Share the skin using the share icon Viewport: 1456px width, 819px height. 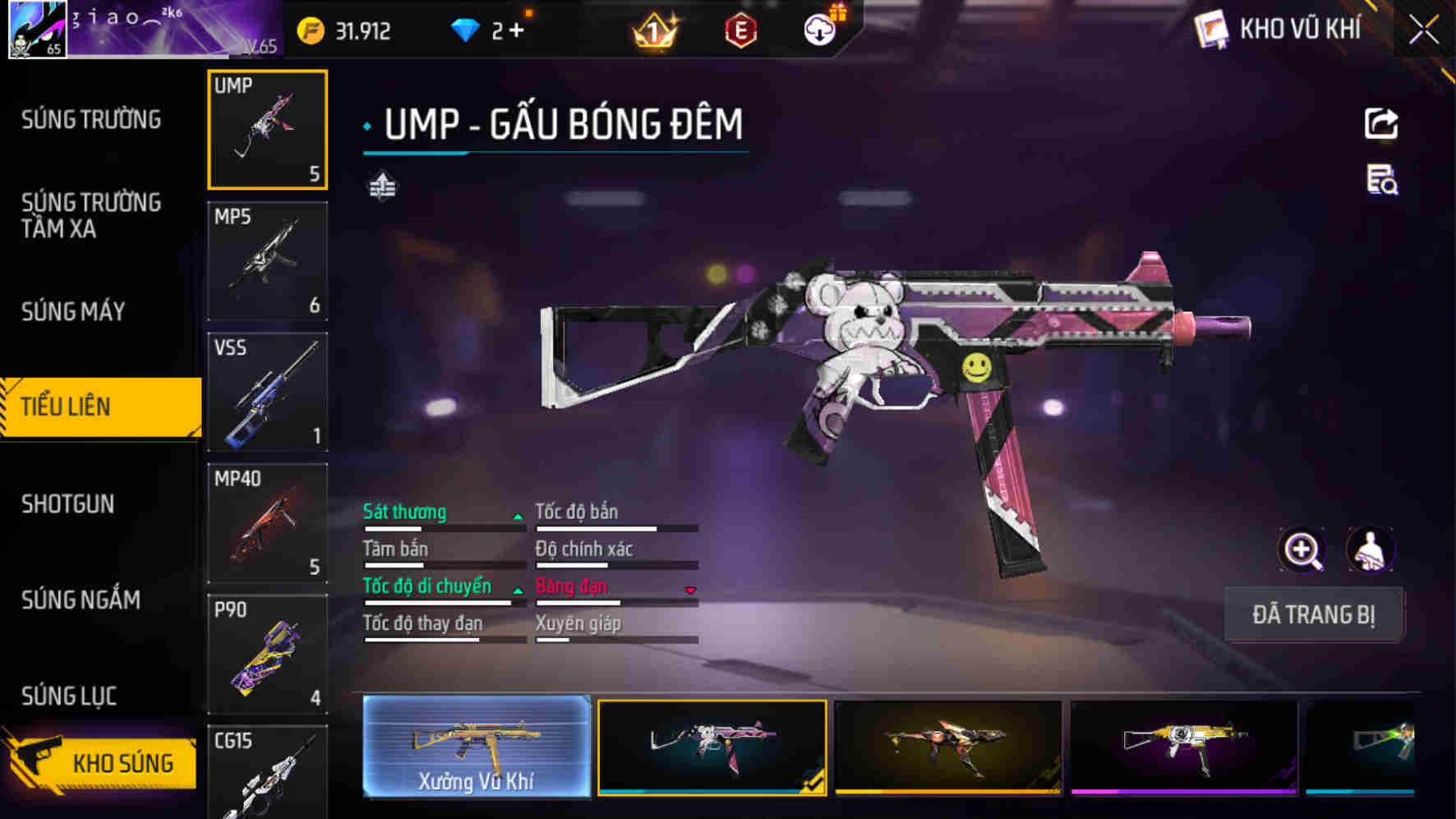tap(1380, 124)
